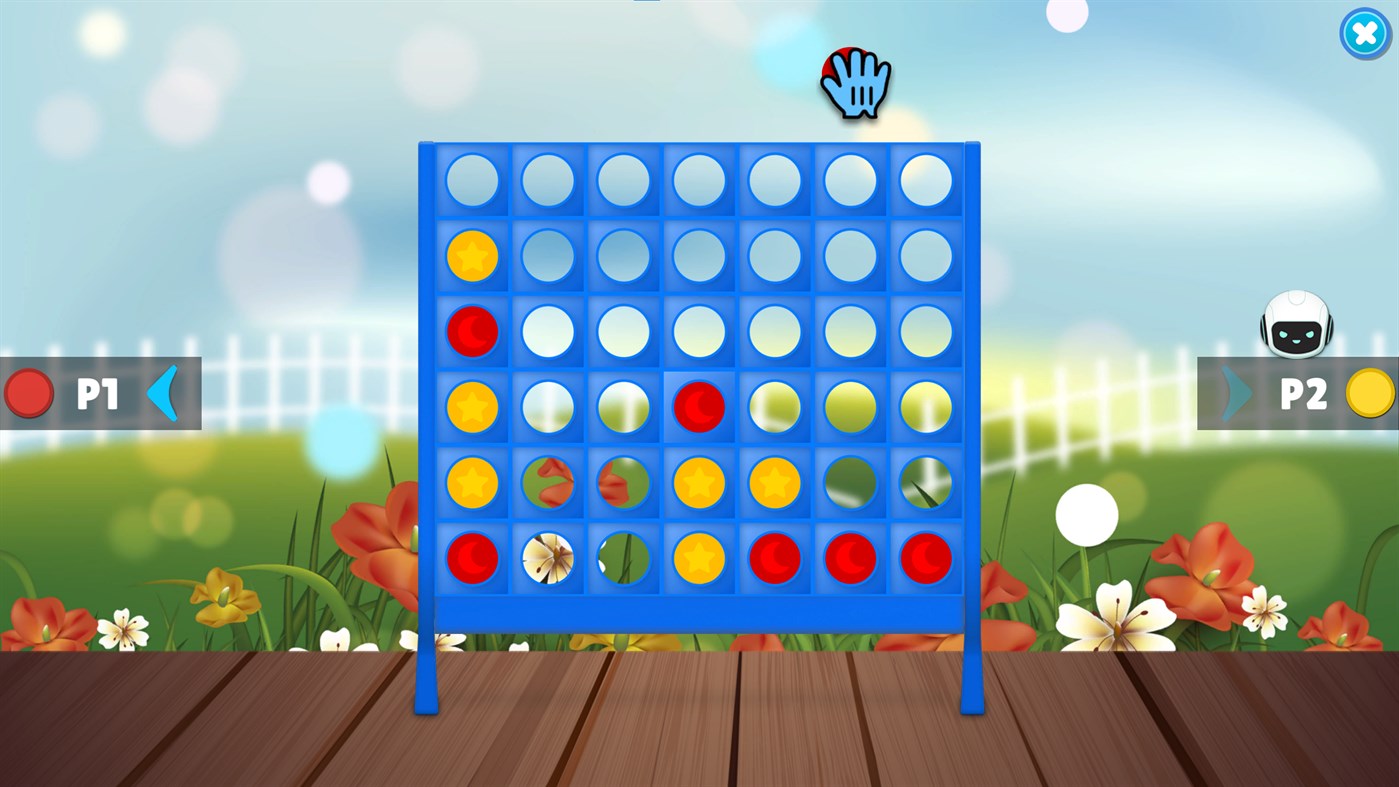
Task: Expand the left-pointing chevron on the P1 bar
Action: point(162,392)
